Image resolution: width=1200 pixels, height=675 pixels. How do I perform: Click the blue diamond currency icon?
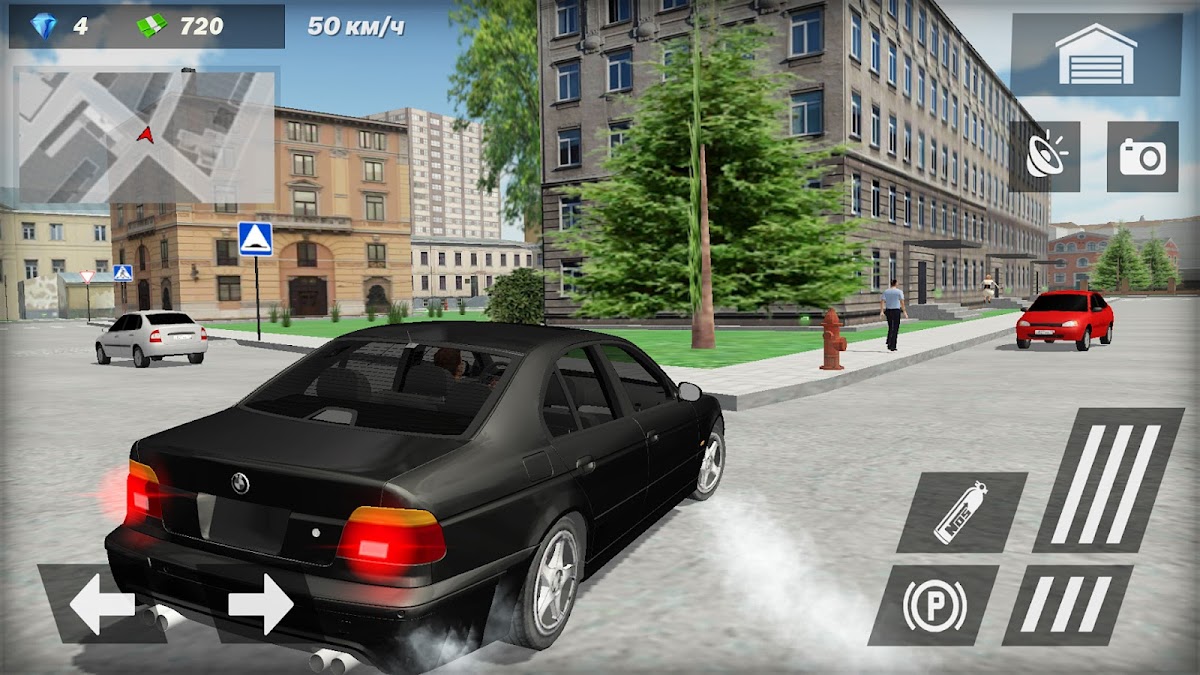tap(45, 27)
